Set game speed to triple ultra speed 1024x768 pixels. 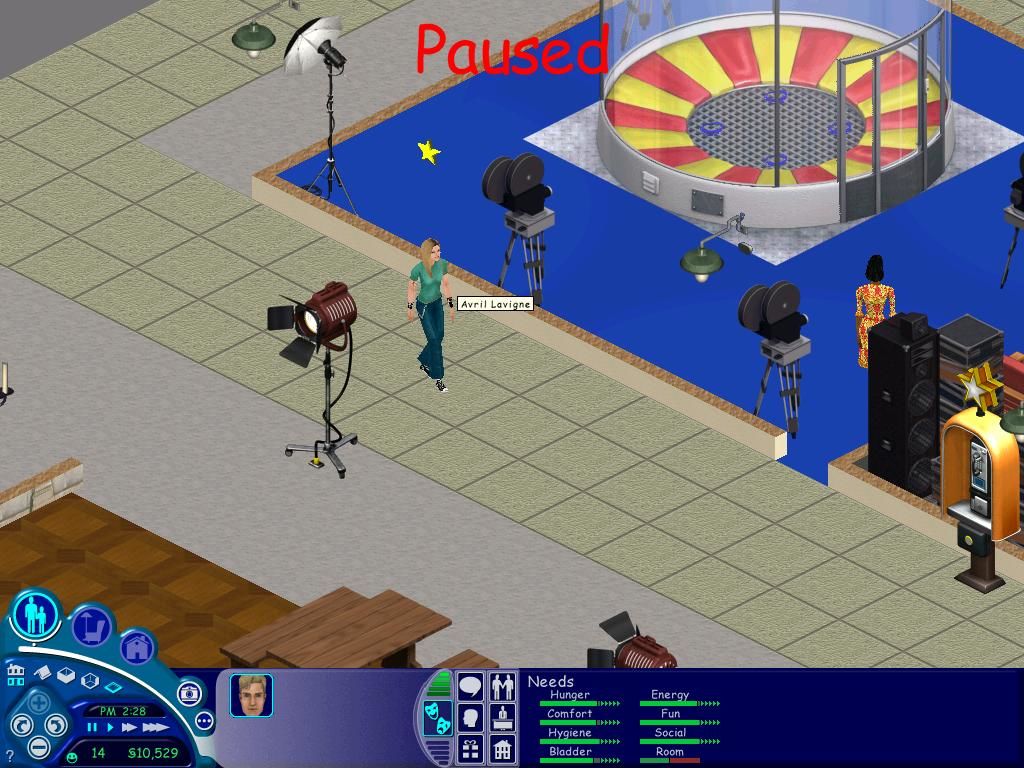[x=155, y=728]
